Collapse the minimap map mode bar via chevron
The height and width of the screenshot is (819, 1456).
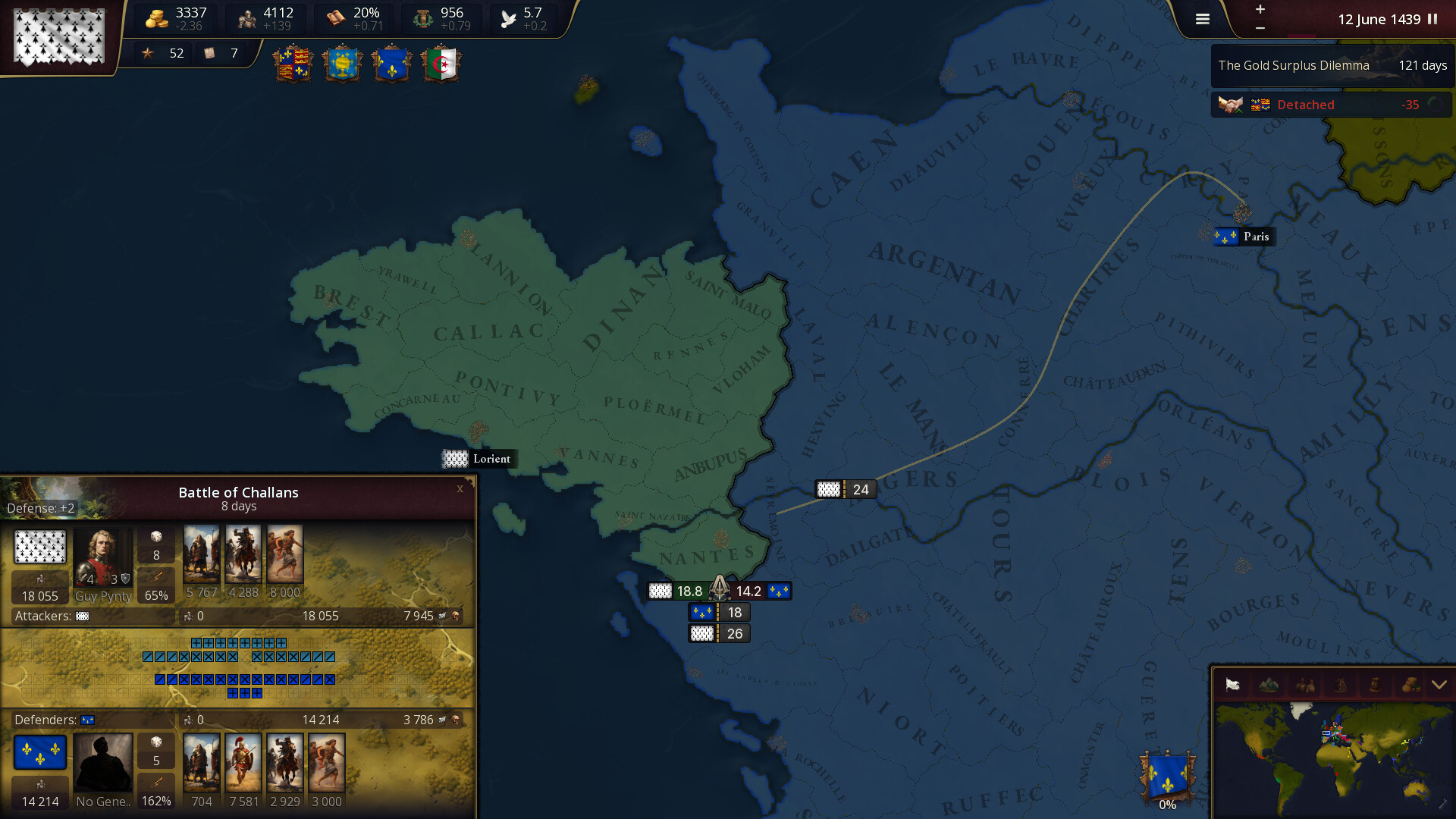click(x=1439, y=684)
